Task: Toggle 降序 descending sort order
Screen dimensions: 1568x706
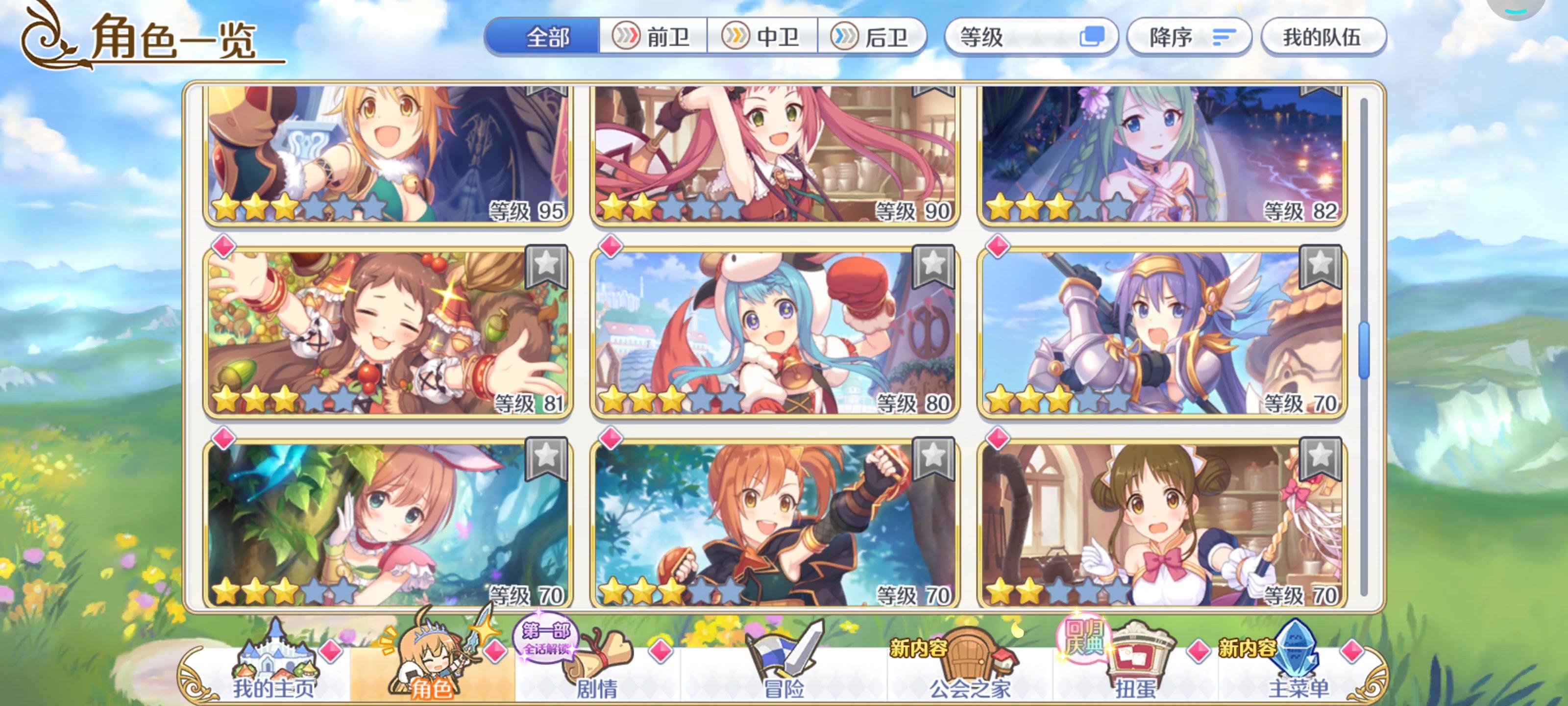Action: [x=1188, y=38]
